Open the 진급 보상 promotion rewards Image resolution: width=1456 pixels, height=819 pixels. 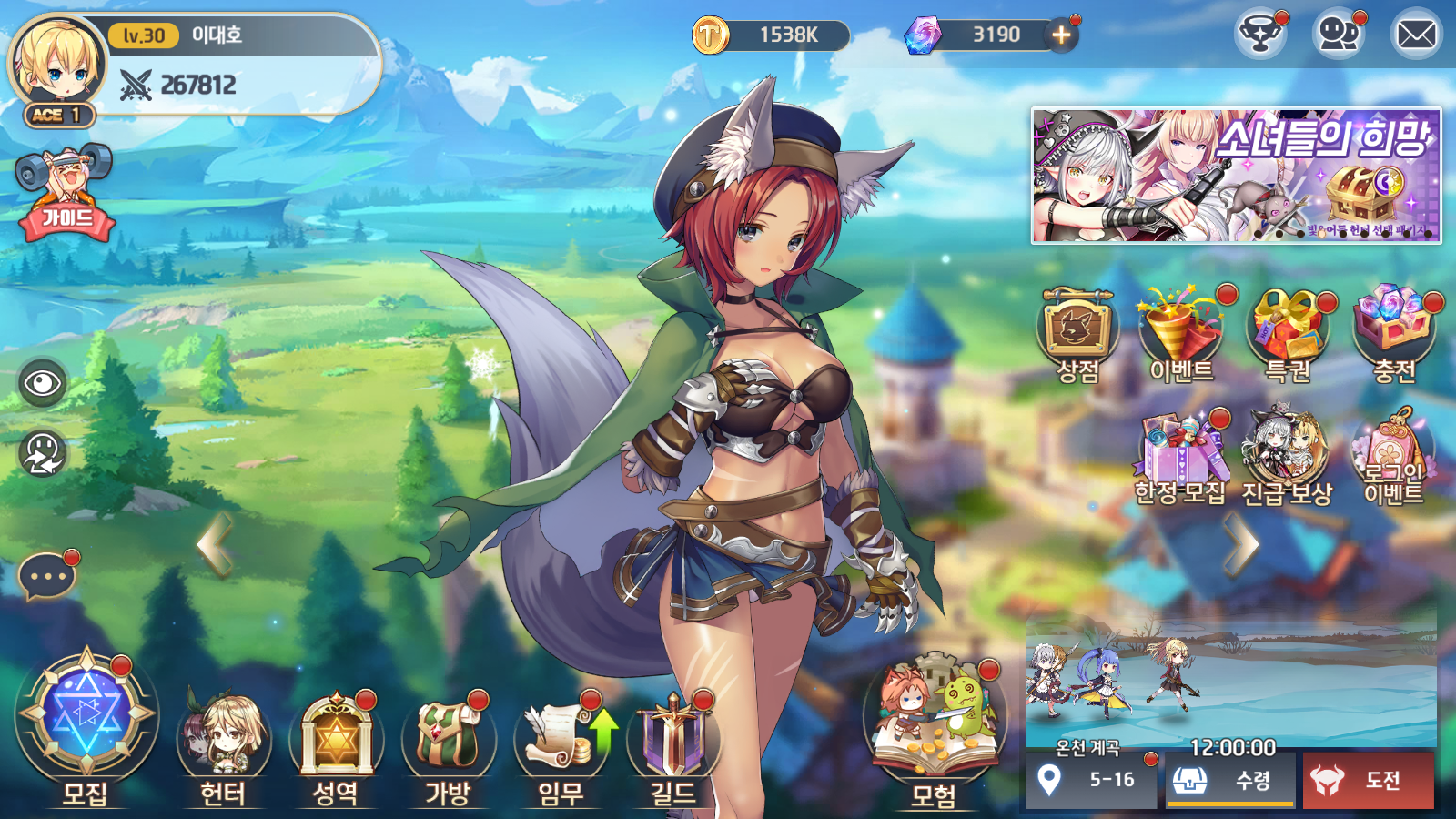(x=1287, y=455)
